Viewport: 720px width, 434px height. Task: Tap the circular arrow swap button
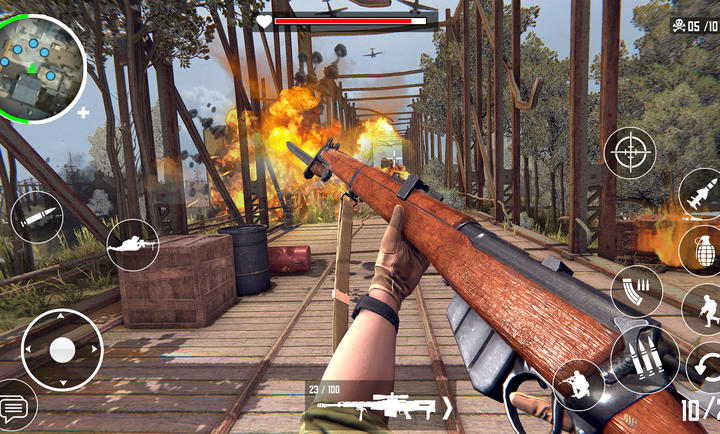[705, 365]
